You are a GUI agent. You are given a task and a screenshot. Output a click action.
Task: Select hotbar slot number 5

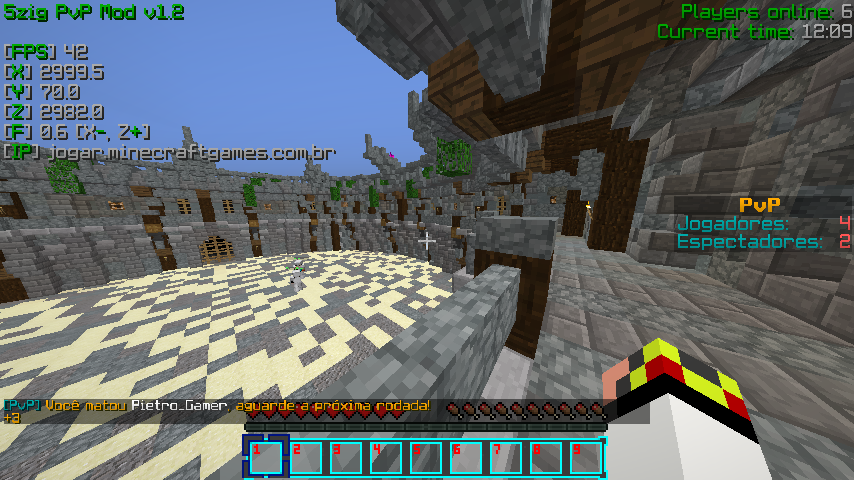click(x=425, y=457)
